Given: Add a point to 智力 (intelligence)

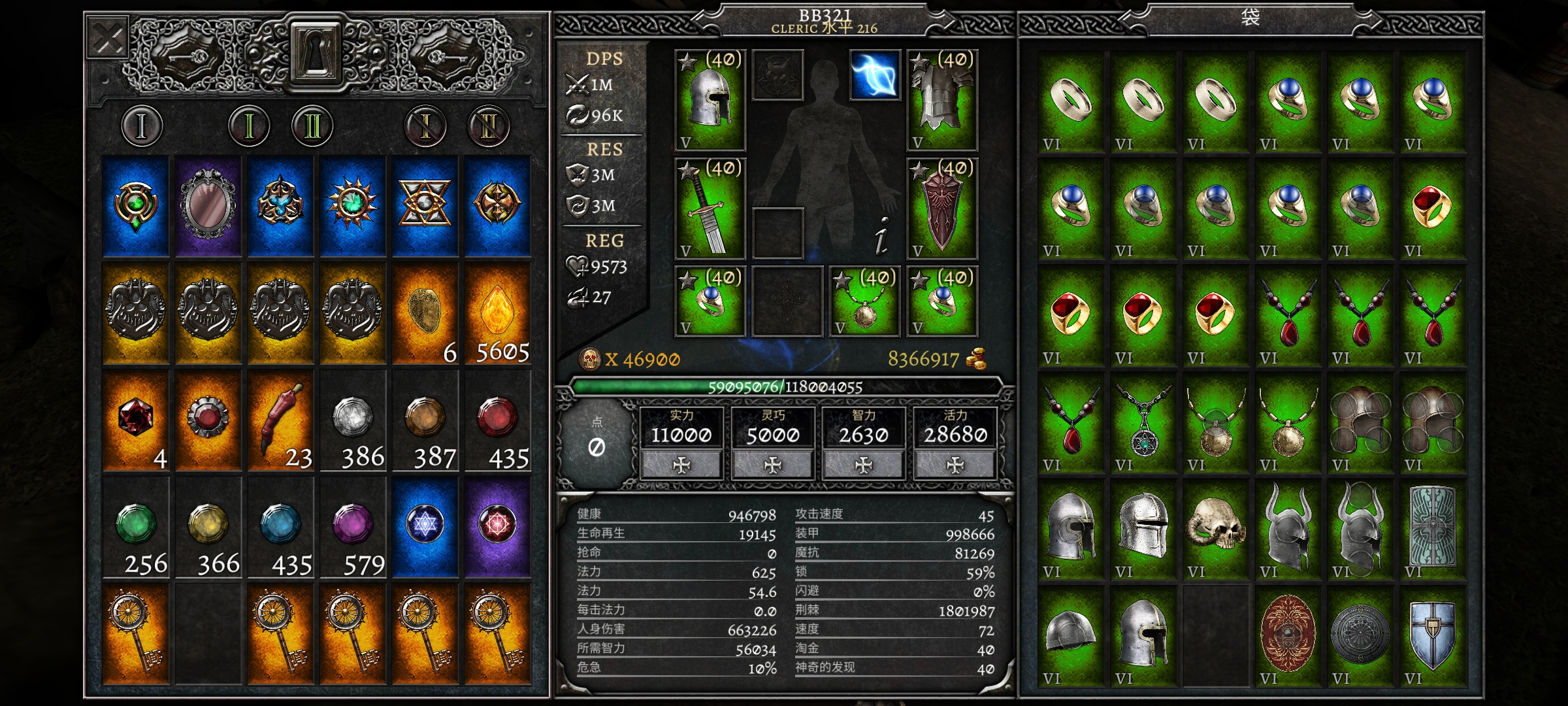Looking at the screenshot, I should click(864, 465).
